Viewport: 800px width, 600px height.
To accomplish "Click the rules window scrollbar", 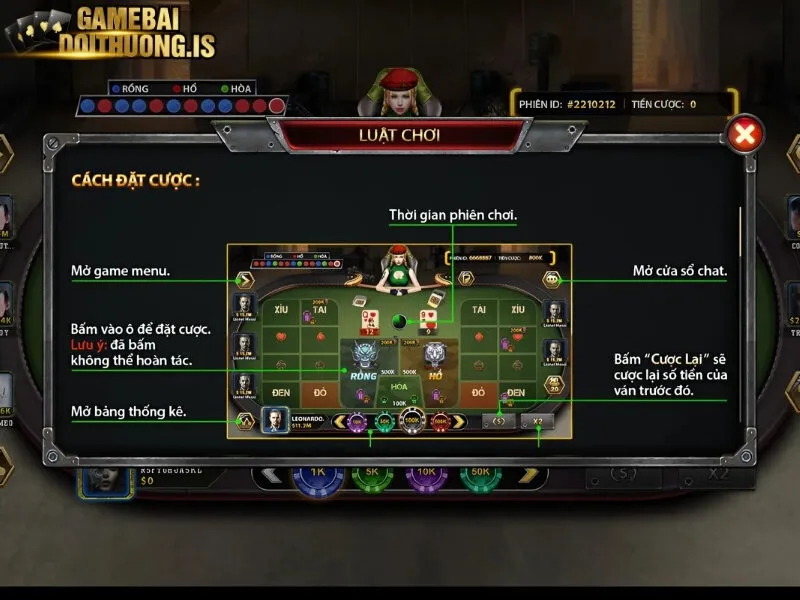I will (x=740, y=300).
